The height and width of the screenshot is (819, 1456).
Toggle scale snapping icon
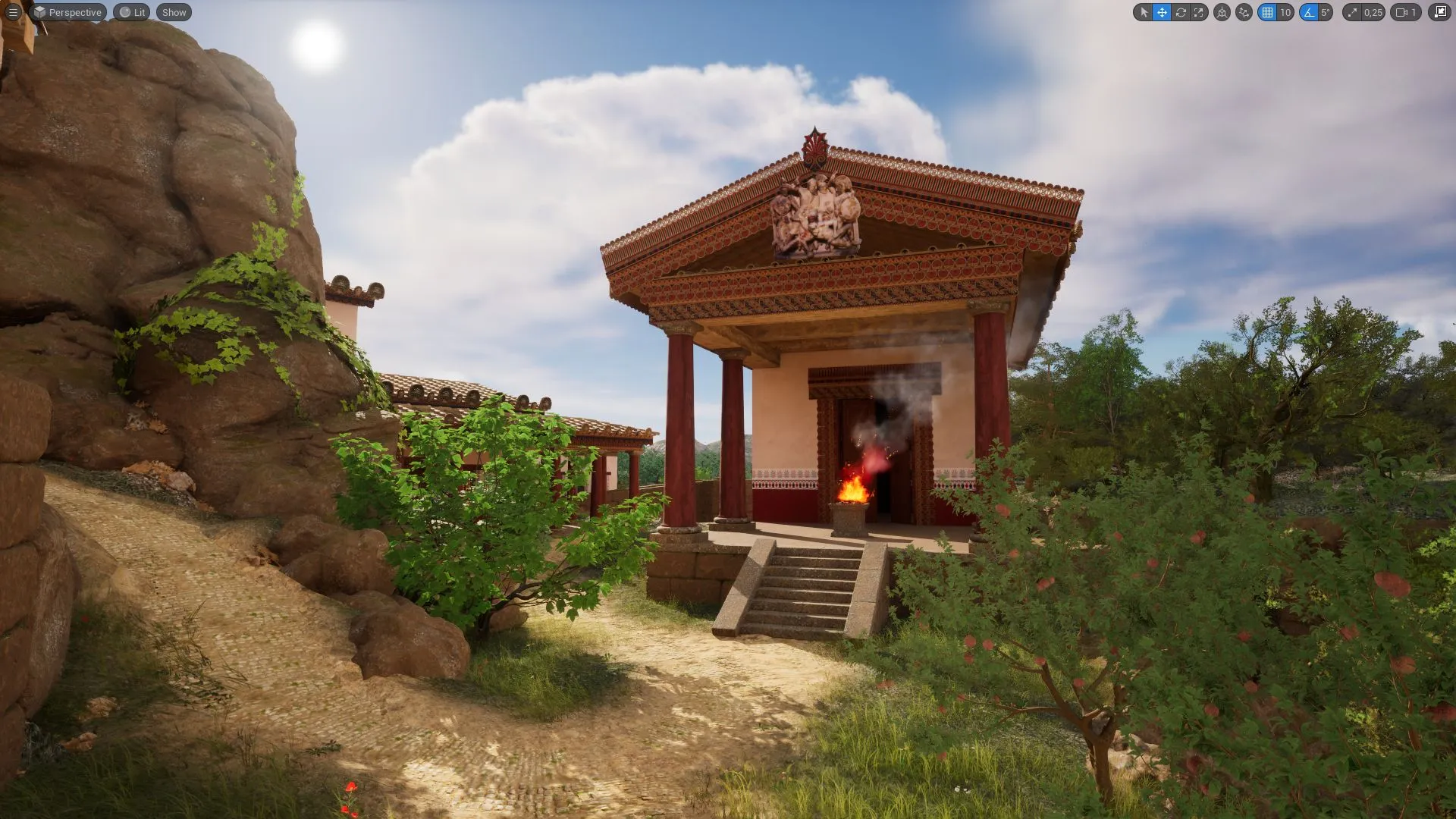coord(1352,12)
